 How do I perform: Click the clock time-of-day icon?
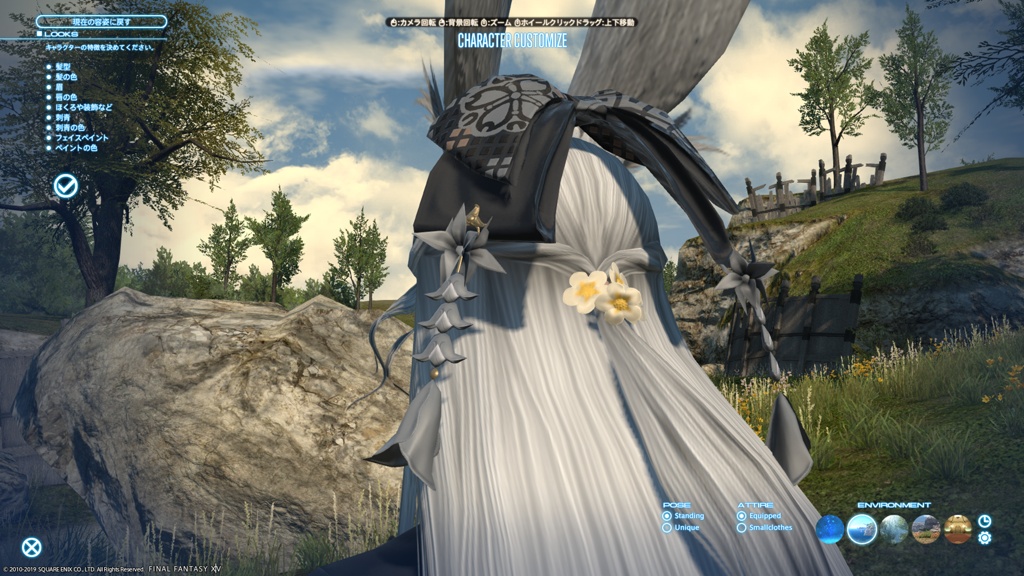985,521
